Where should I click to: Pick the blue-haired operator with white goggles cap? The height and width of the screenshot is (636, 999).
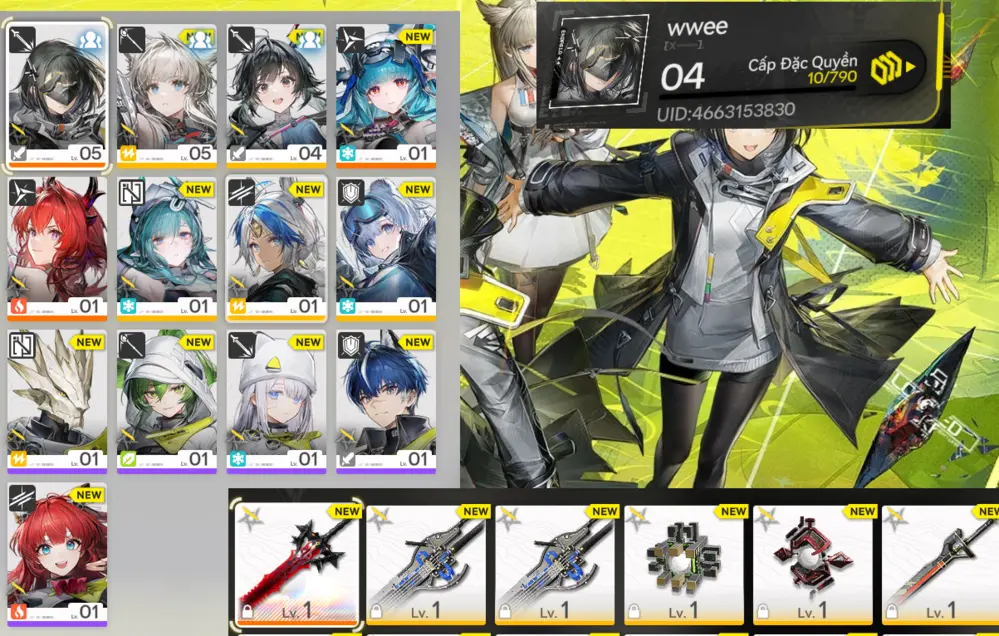tap(386, 94)
